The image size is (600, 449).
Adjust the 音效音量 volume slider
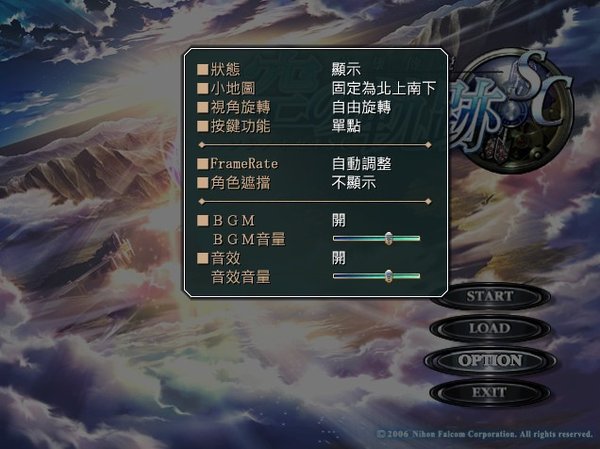387,276
